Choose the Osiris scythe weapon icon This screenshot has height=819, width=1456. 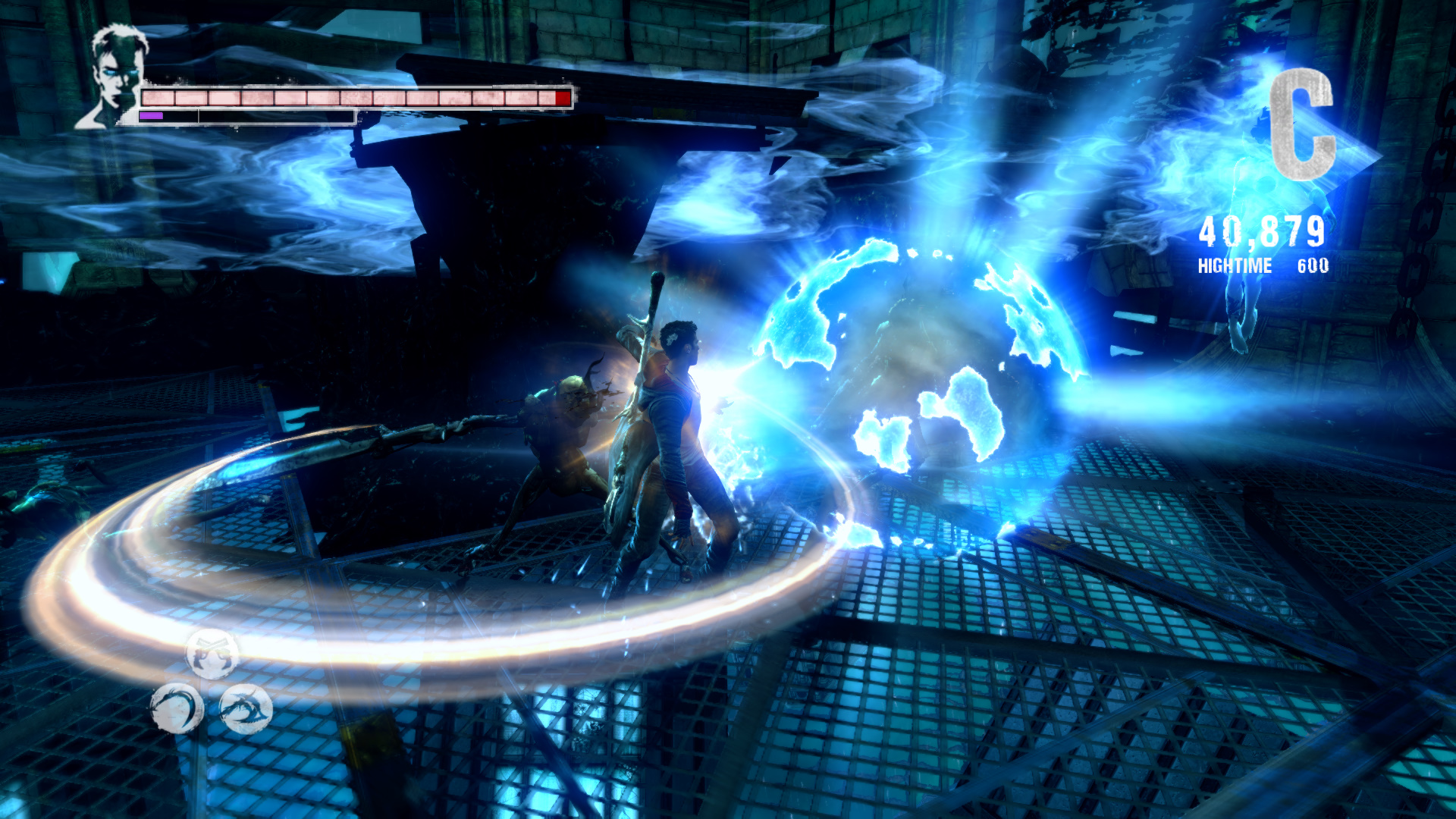177,709
